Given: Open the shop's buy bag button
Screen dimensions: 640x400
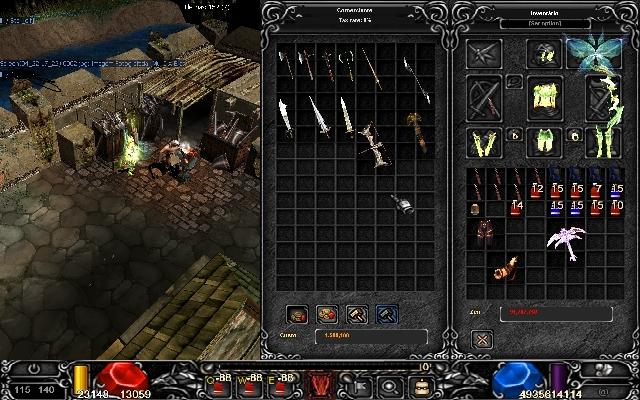Looking at the screenshot, I should click(297, 314).
